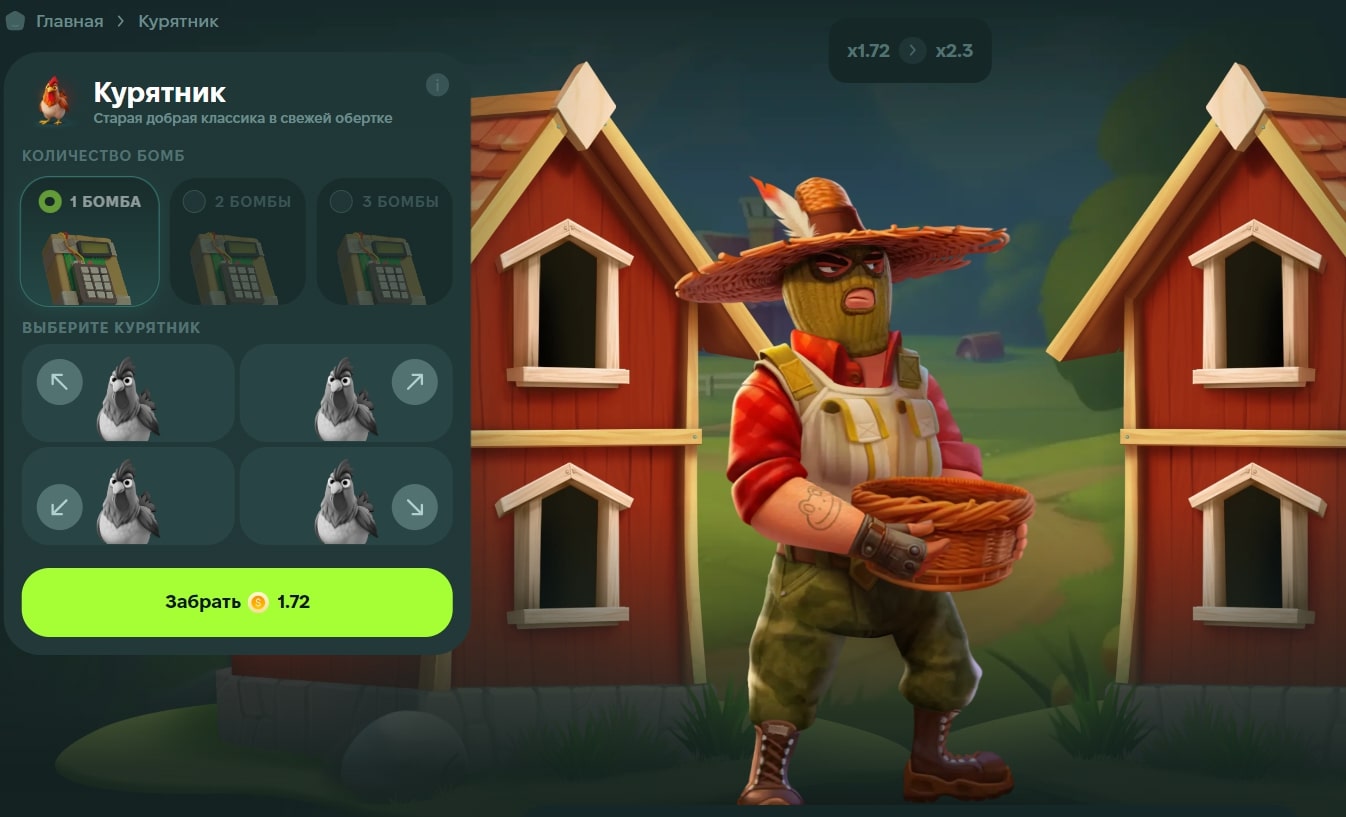
Task: Open Главная from the breadcrumb
Action: point(68,20)
